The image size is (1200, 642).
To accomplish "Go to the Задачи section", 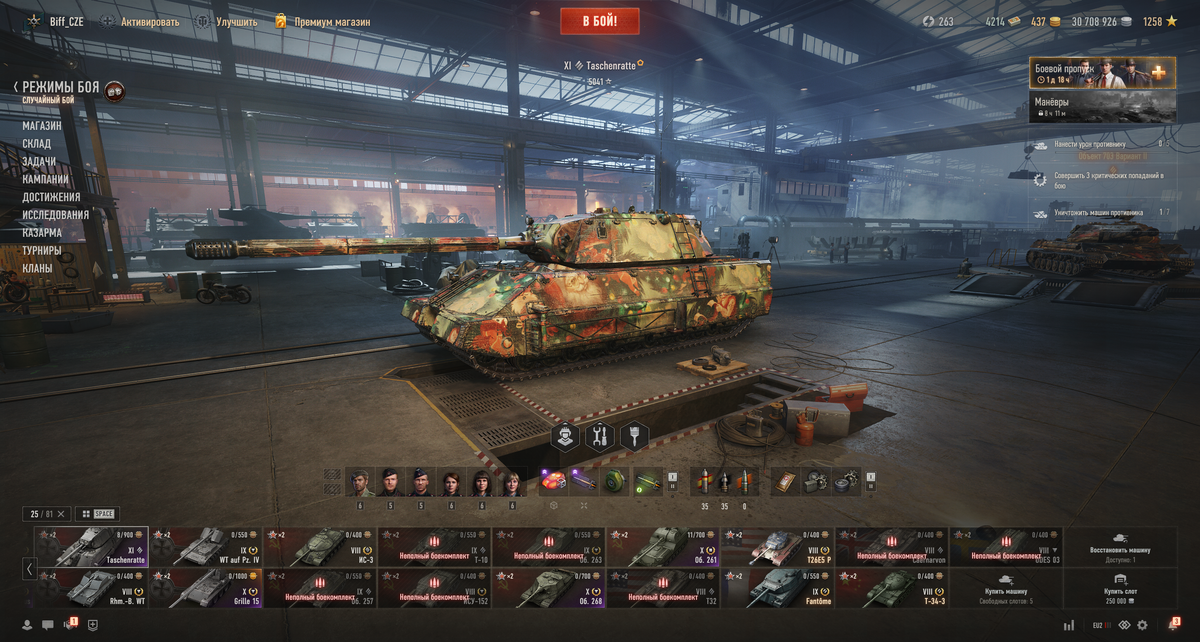I will [x=39, y=162].
